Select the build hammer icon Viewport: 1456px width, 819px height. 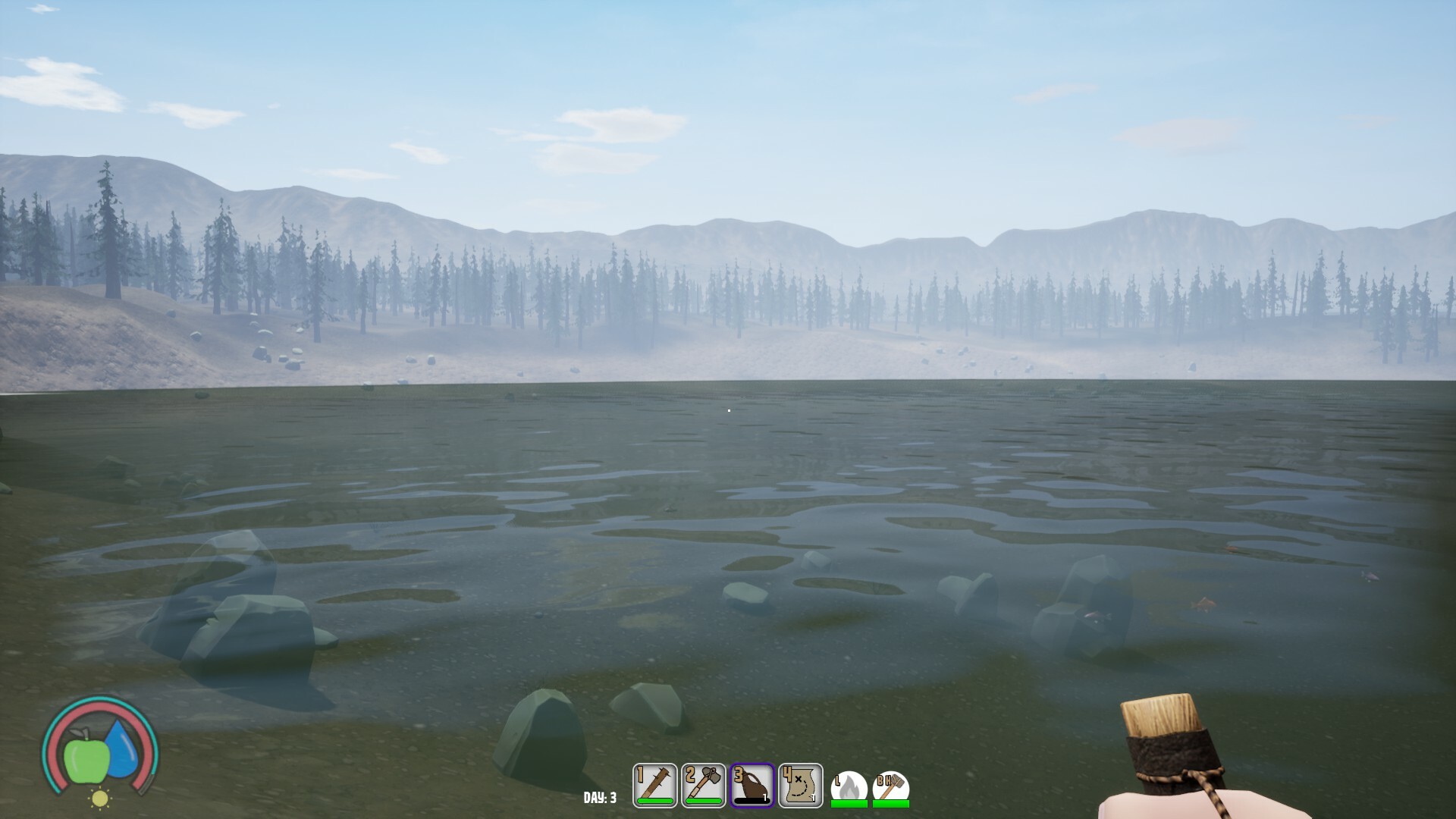tap(891, 788)
